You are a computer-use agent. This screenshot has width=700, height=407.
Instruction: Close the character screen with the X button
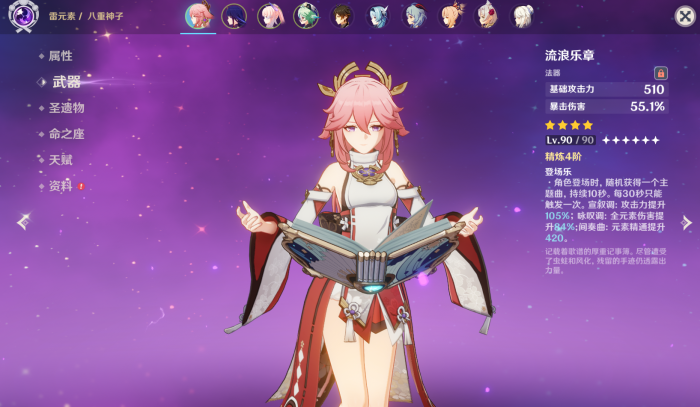(x=683, y=16)
